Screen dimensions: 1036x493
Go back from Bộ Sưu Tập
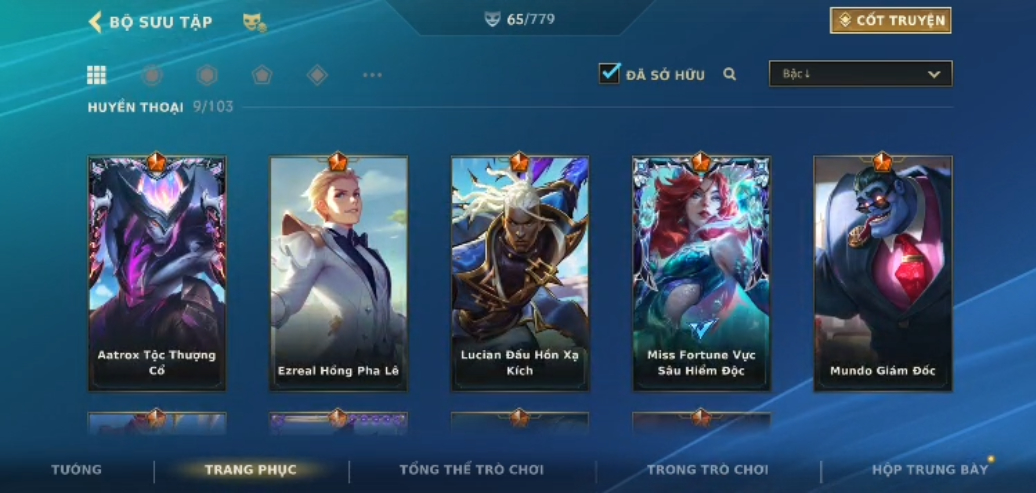(x=97, y=22)
